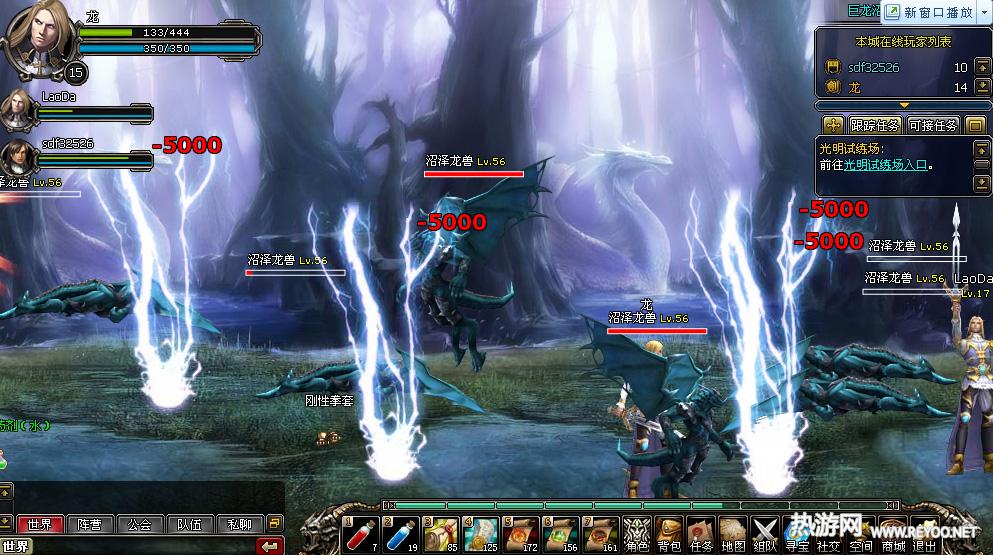Viewport: 993px width, 555px height.
Task: Choose the 队伍 party chat tab
Action: [x=190, y=524]
